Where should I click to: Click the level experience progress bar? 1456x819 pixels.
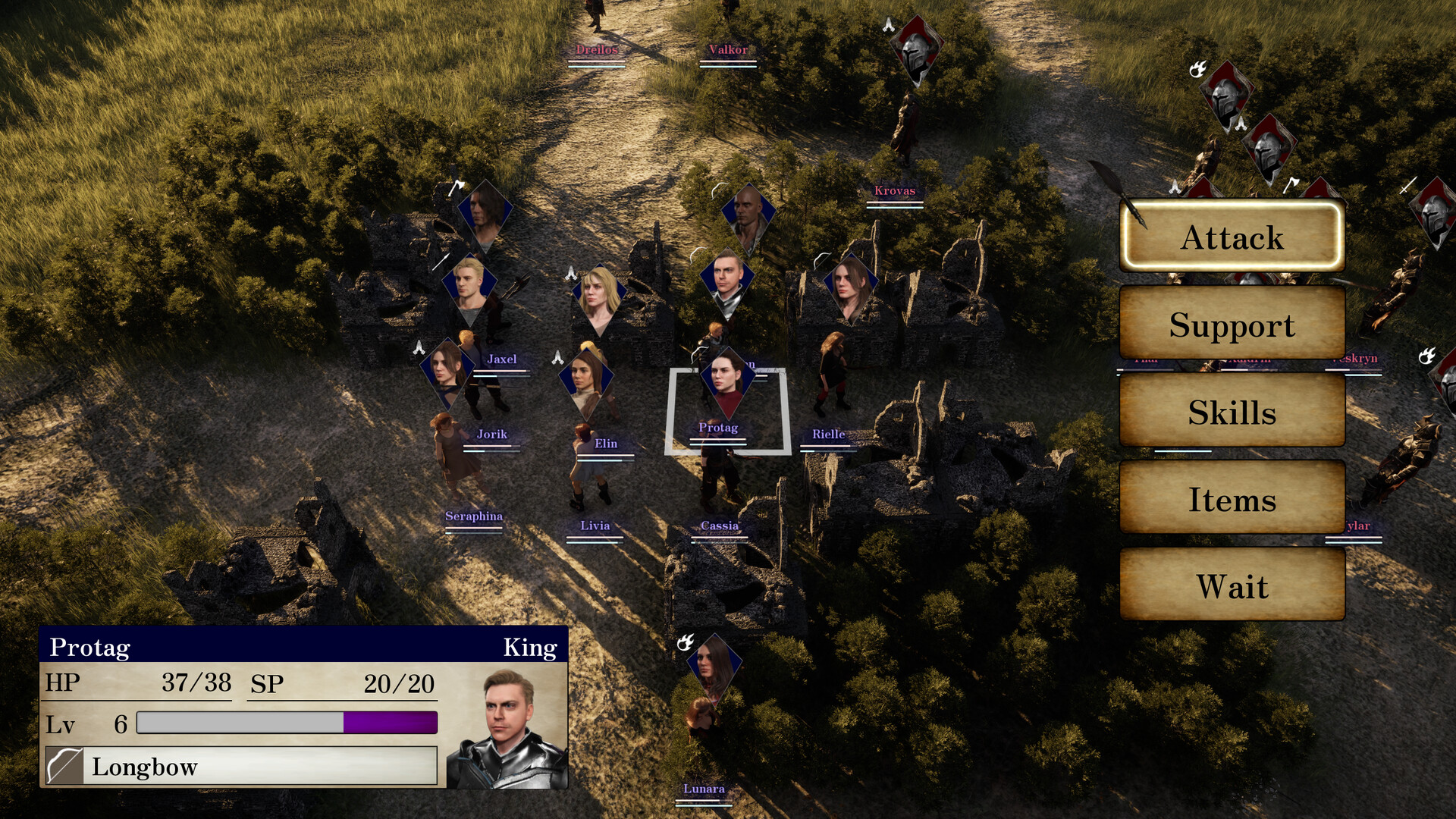click(x=288, y=724)
